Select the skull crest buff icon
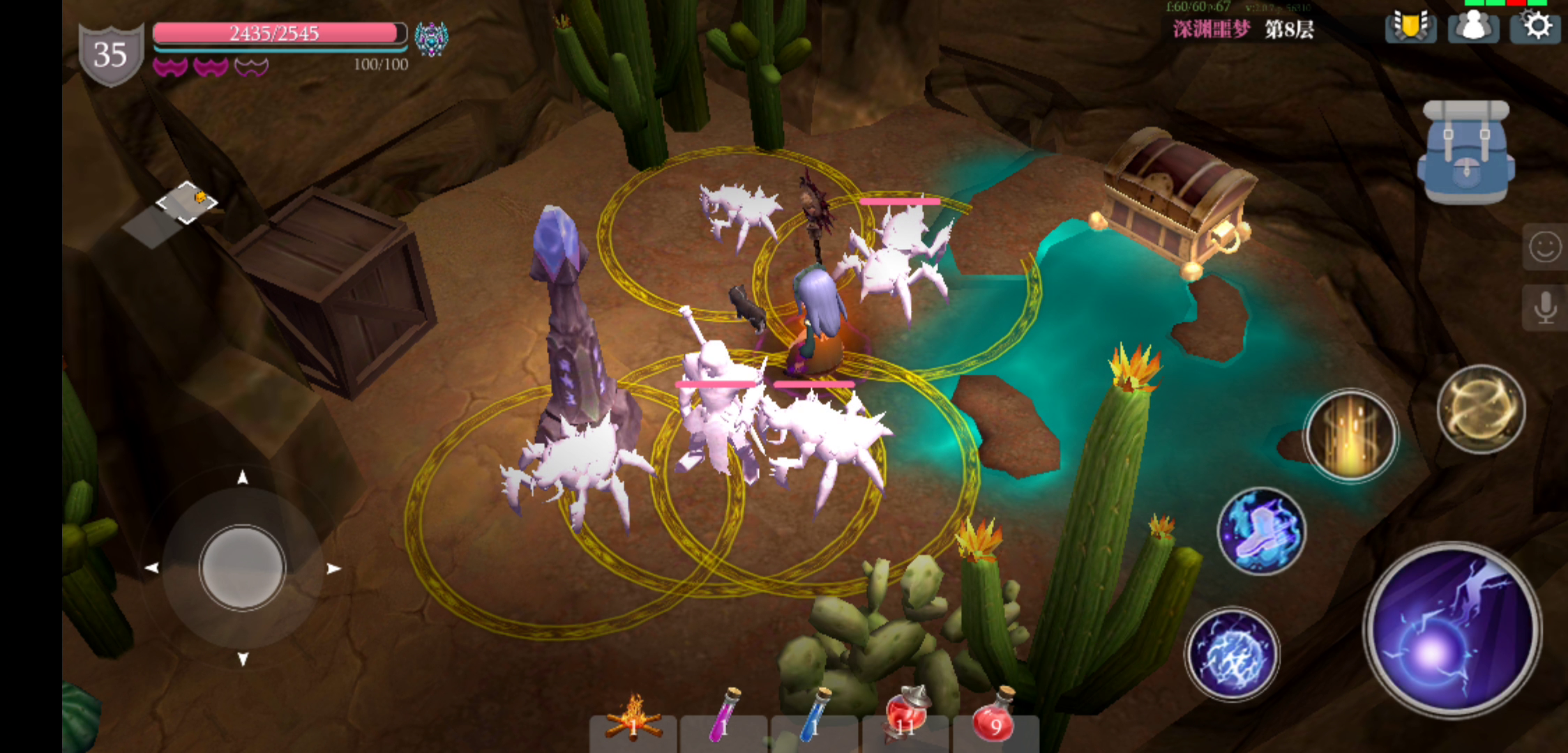Image resolution: width=1568 pixels, height=753 pixels. click(x=431, y=38)
